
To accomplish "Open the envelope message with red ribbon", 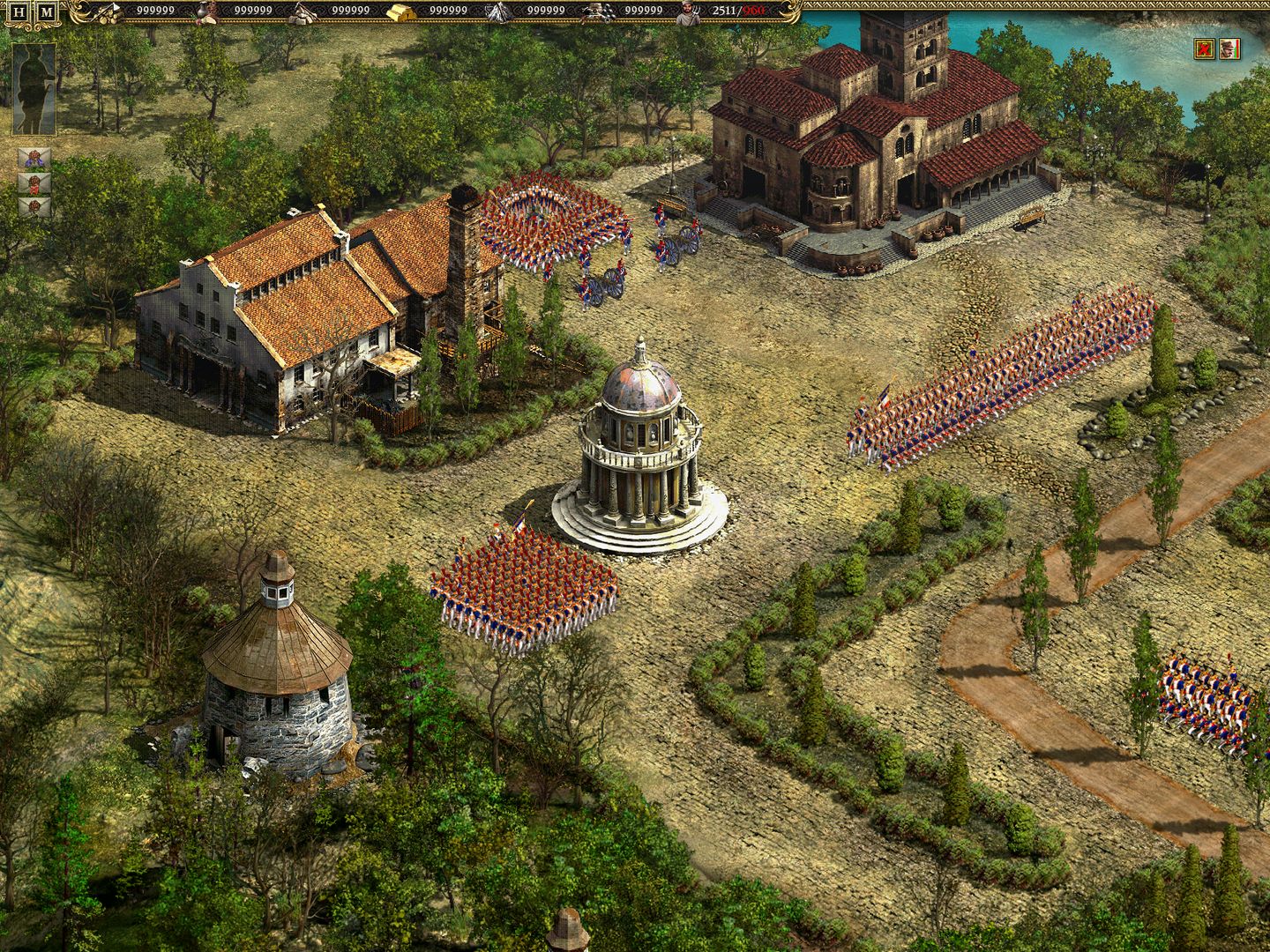I will tap(34, 185).
